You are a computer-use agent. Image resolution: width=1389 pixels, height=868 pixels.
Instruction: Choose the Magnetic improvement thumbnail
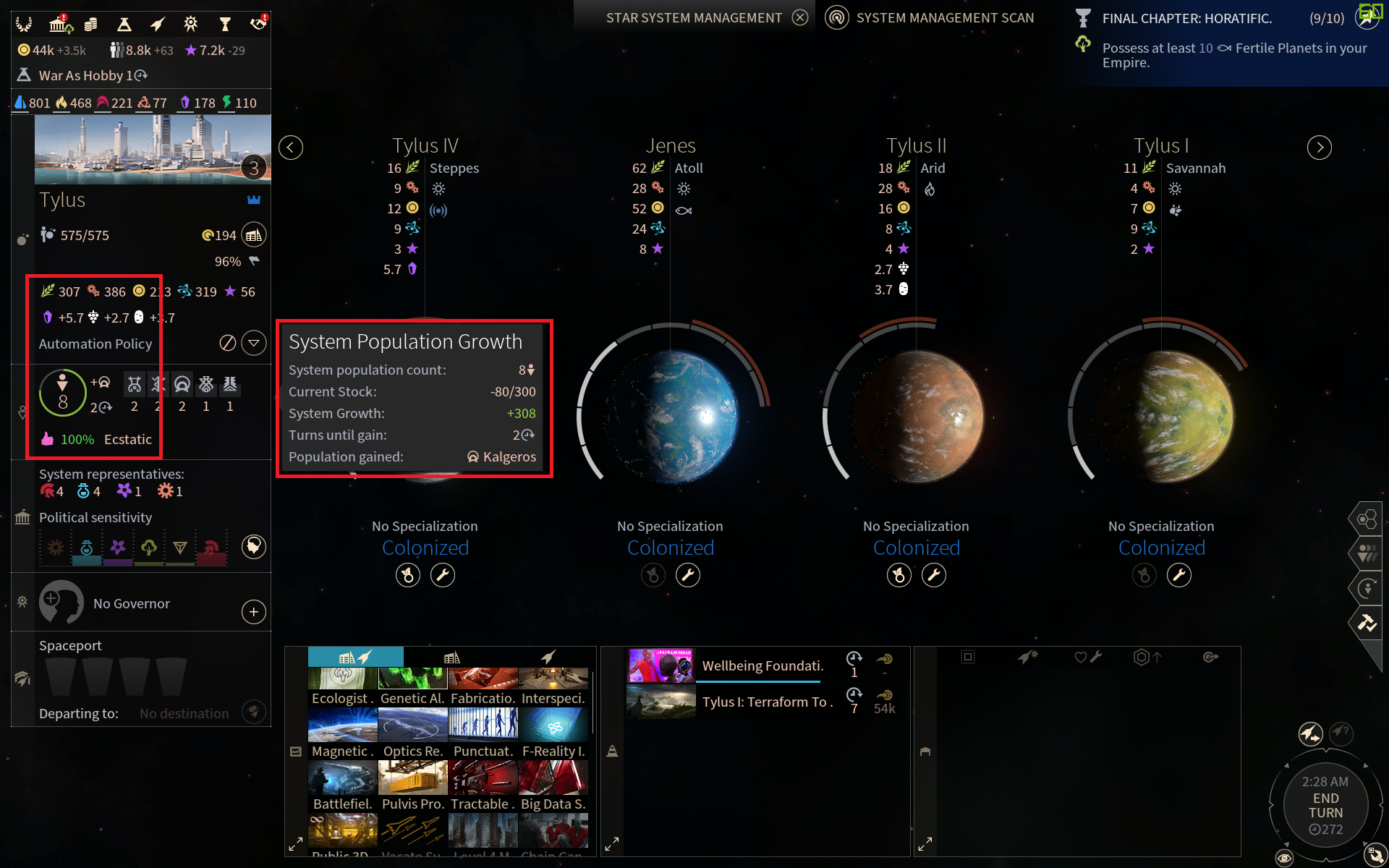342,726
